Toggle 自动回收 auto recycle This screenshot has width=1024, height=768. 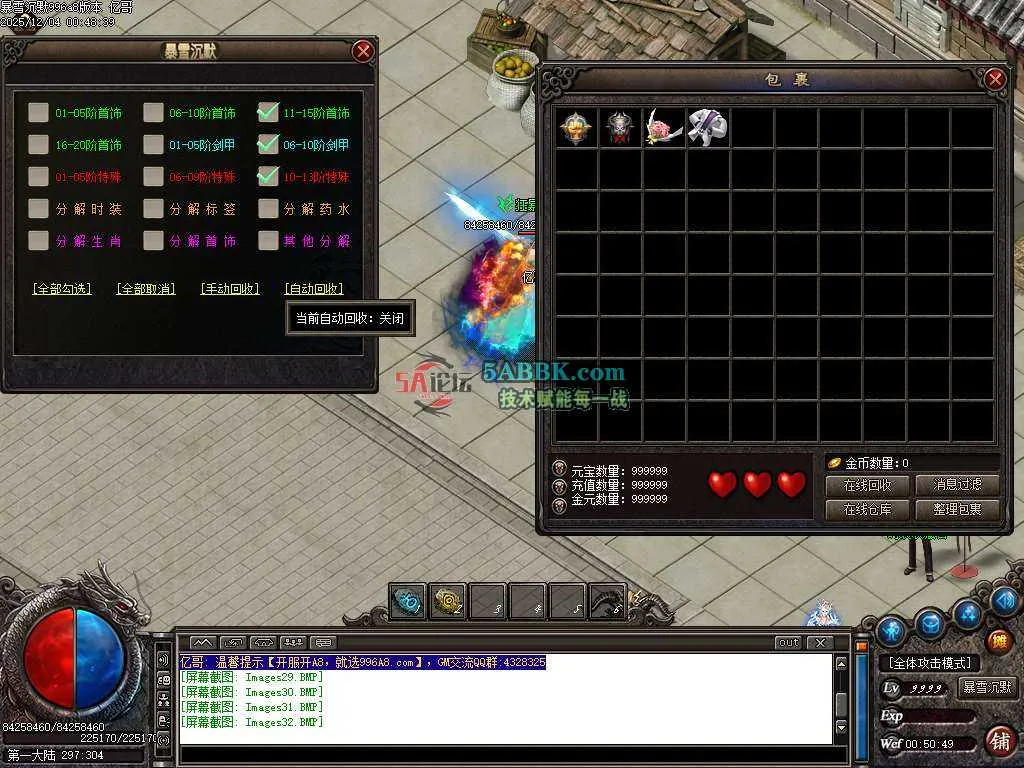tap(314, 289)
